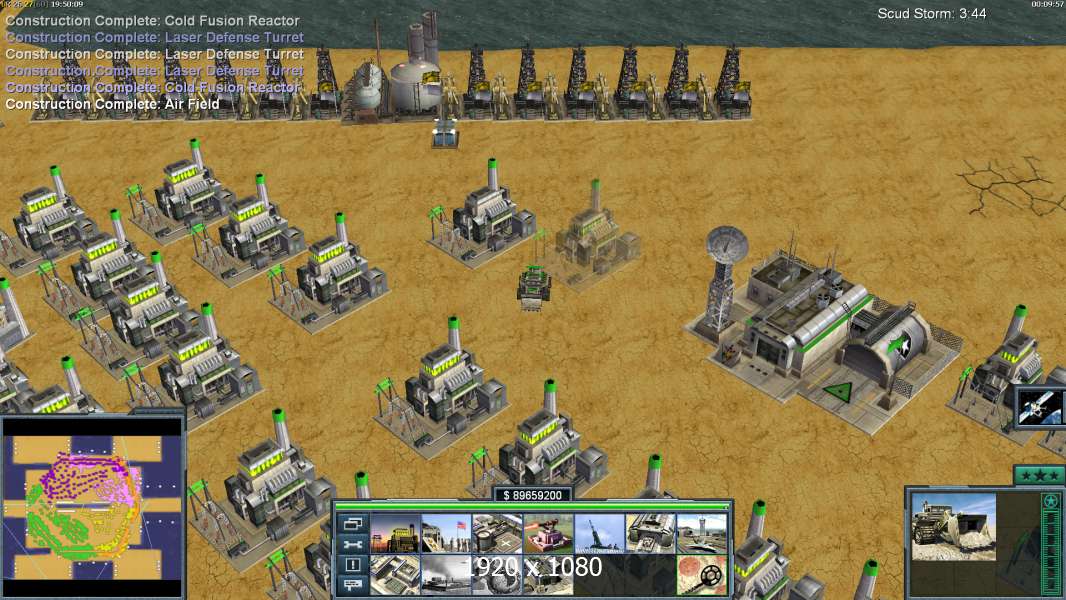Build a War Factory
This screenshot has height=600, width=1066.
point(650,533)
